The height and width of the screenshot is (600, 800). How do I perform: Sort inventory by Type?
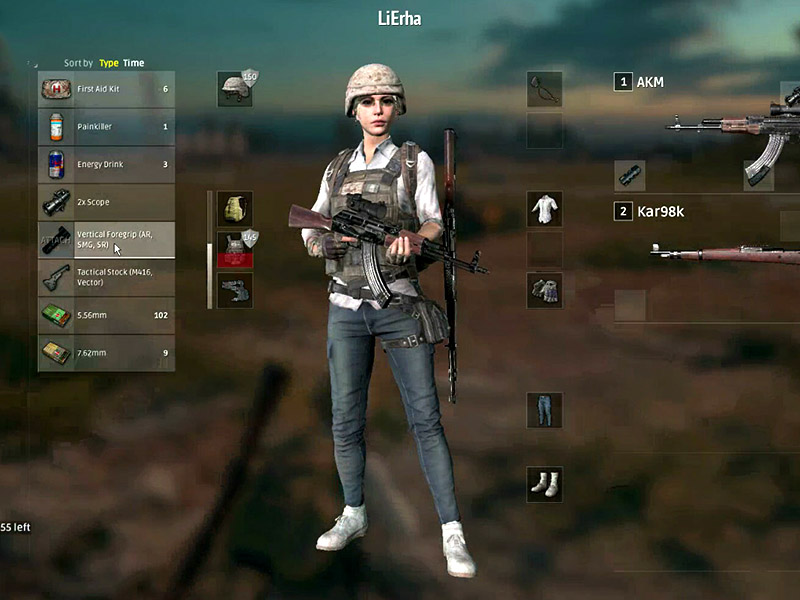click(x=108, y=63)
